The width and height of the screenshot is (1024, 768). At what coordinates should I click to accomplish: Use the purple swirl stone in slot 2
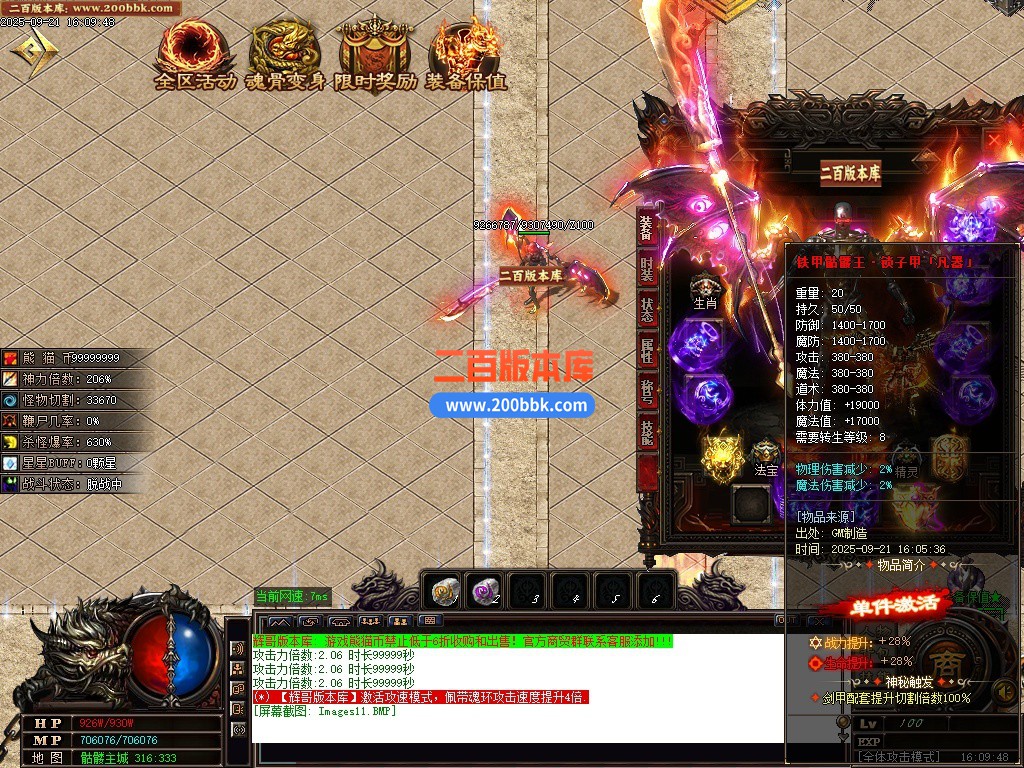click(x=489, y=592)
